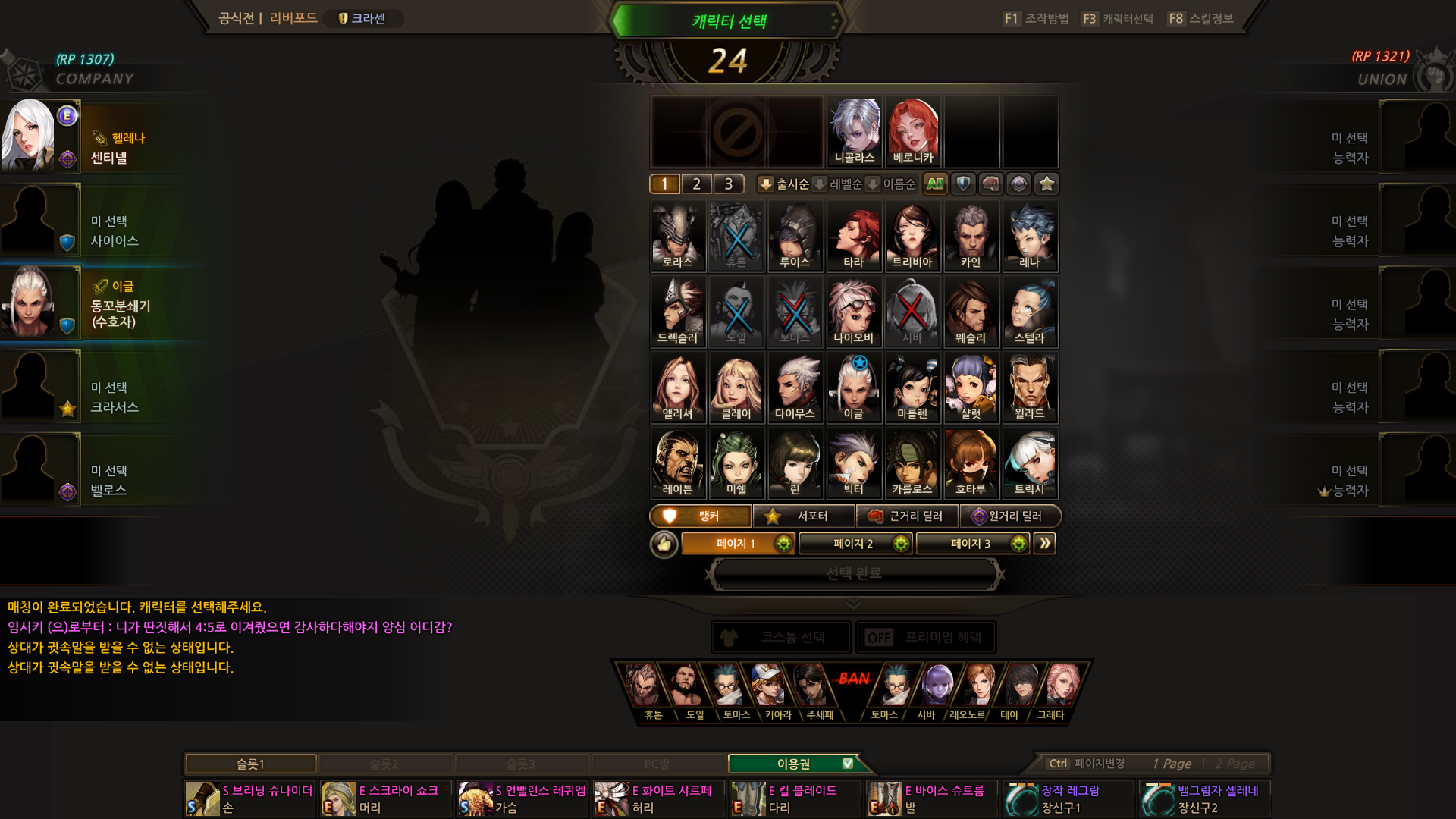The image size is (1456, 819).
Task: Switch to 페이지 3 preset
Action: point(972,544)
